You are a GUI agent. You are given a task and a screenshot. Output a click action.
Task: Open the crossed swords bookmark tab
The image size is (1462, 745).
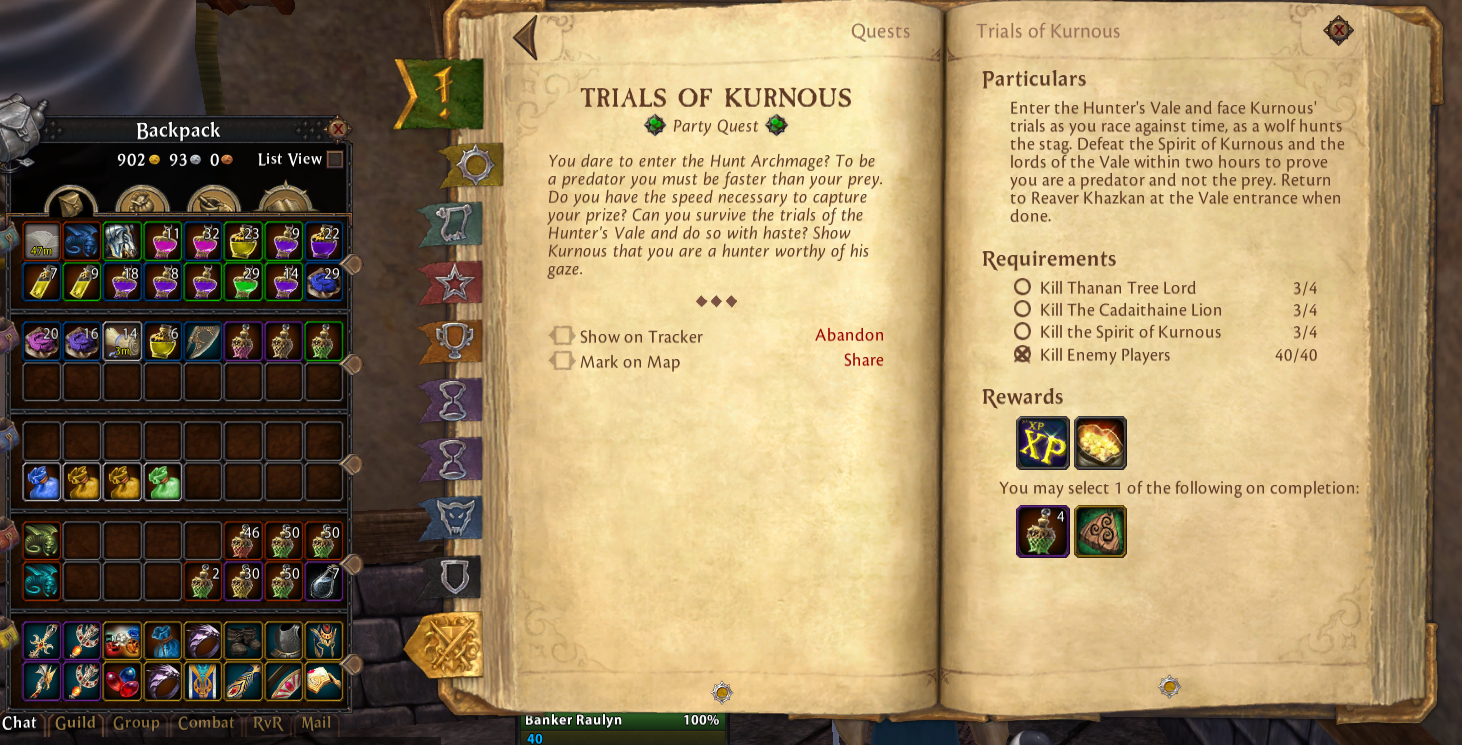[447, 645]
